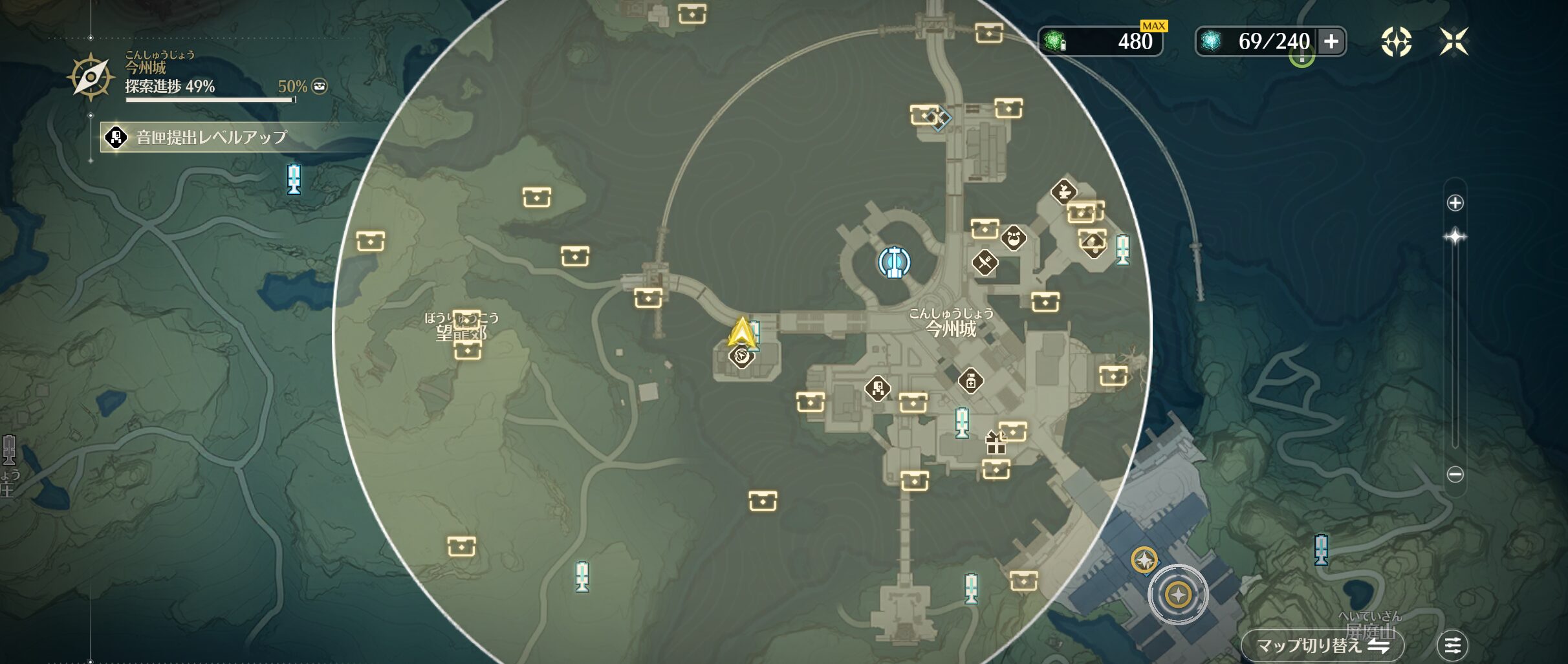The height and width of the screenshot is (664, 1568).
Task: Add more waveplates with the plus button
Action: [x=1331, y=42]
